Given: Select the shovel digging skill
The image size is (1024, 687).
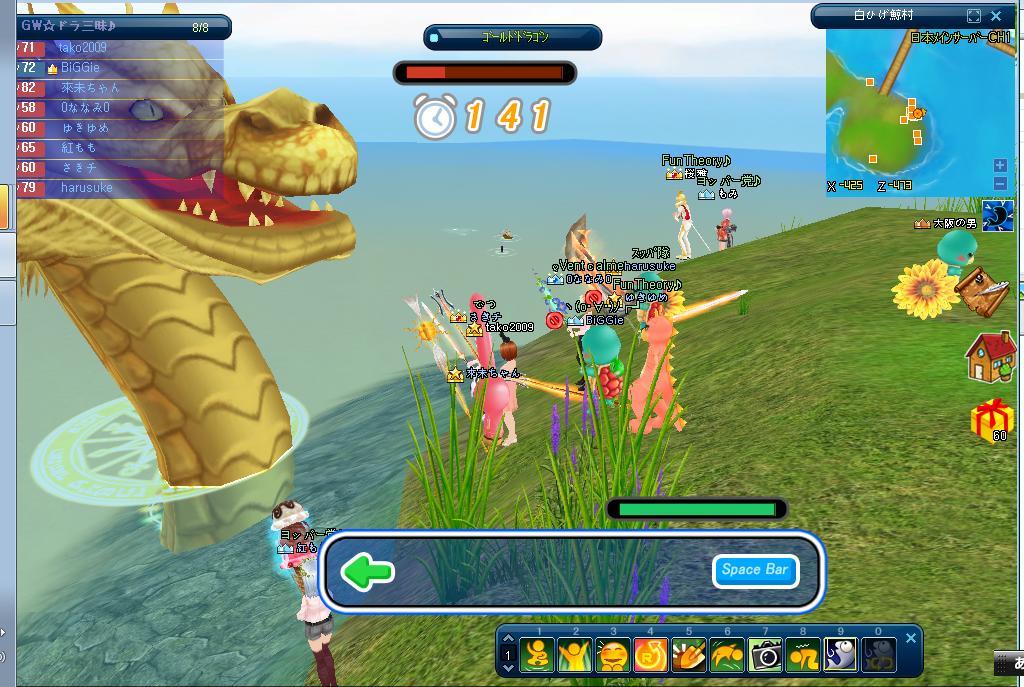Looking at the screenshot, I should 689,656.
